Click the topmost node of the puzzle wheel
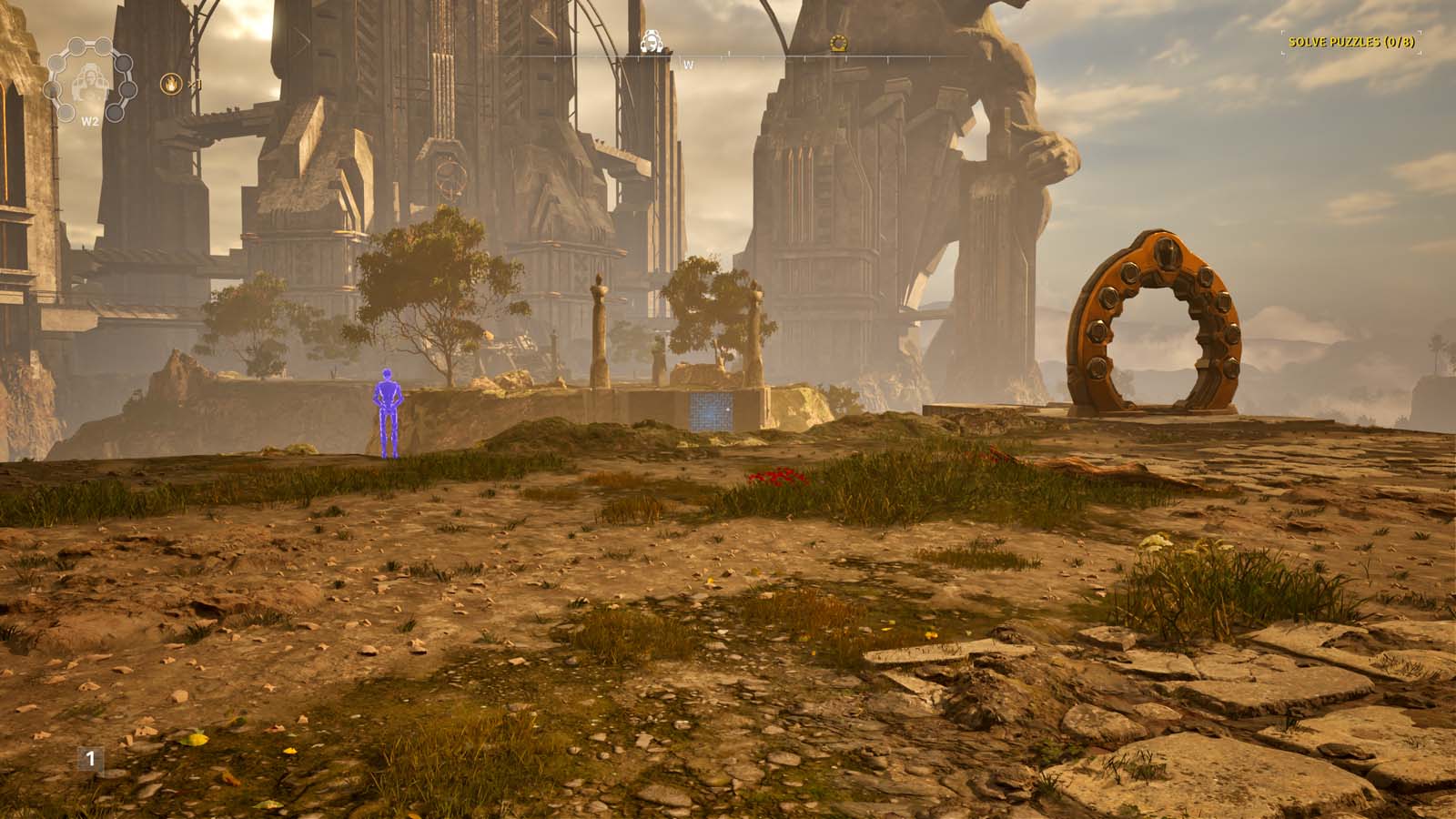Viewport: 1456px width, 819px height. point(102,45)
